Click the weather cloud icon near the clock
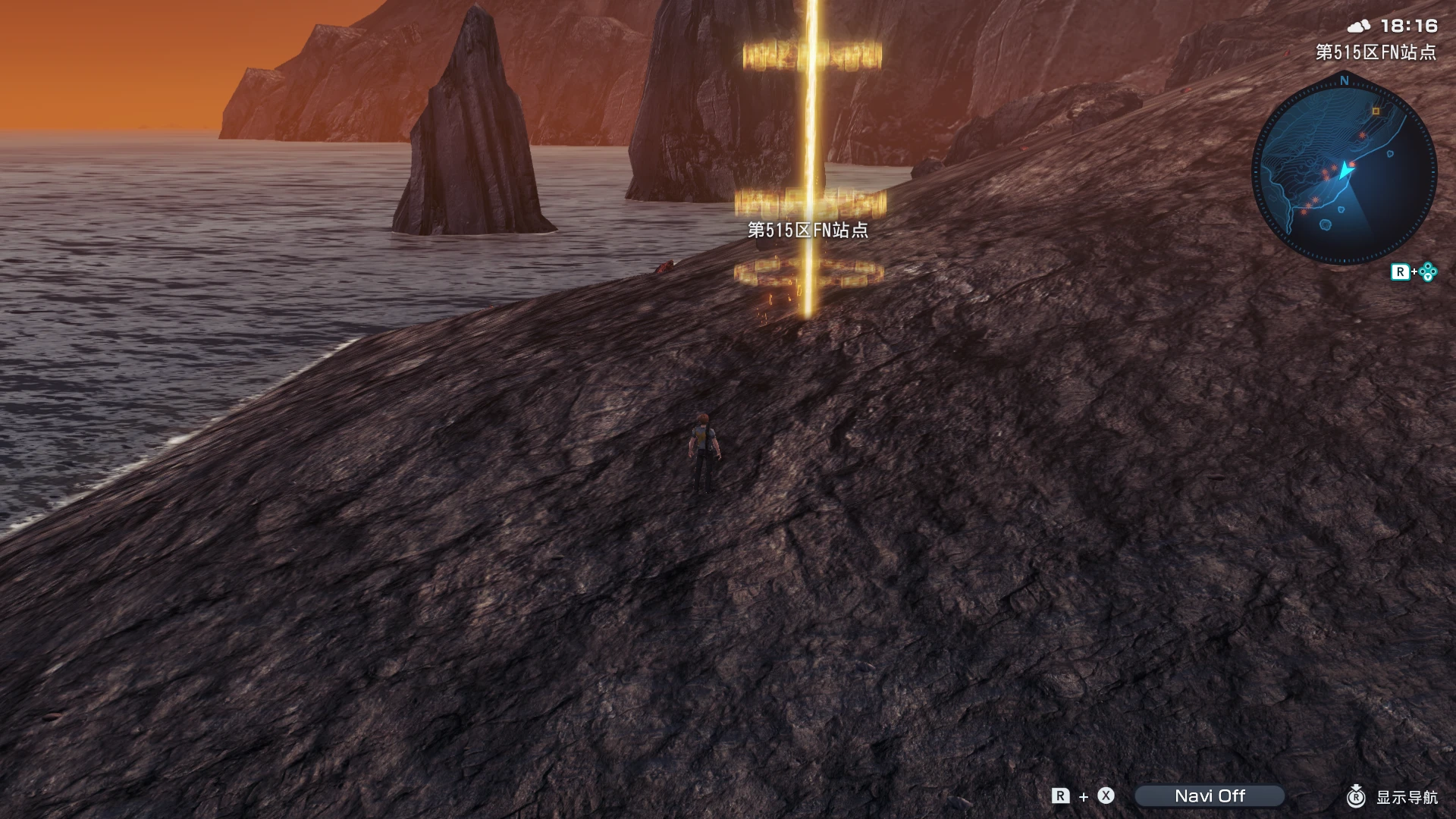1456x819 pixels. coord(1359,25)
